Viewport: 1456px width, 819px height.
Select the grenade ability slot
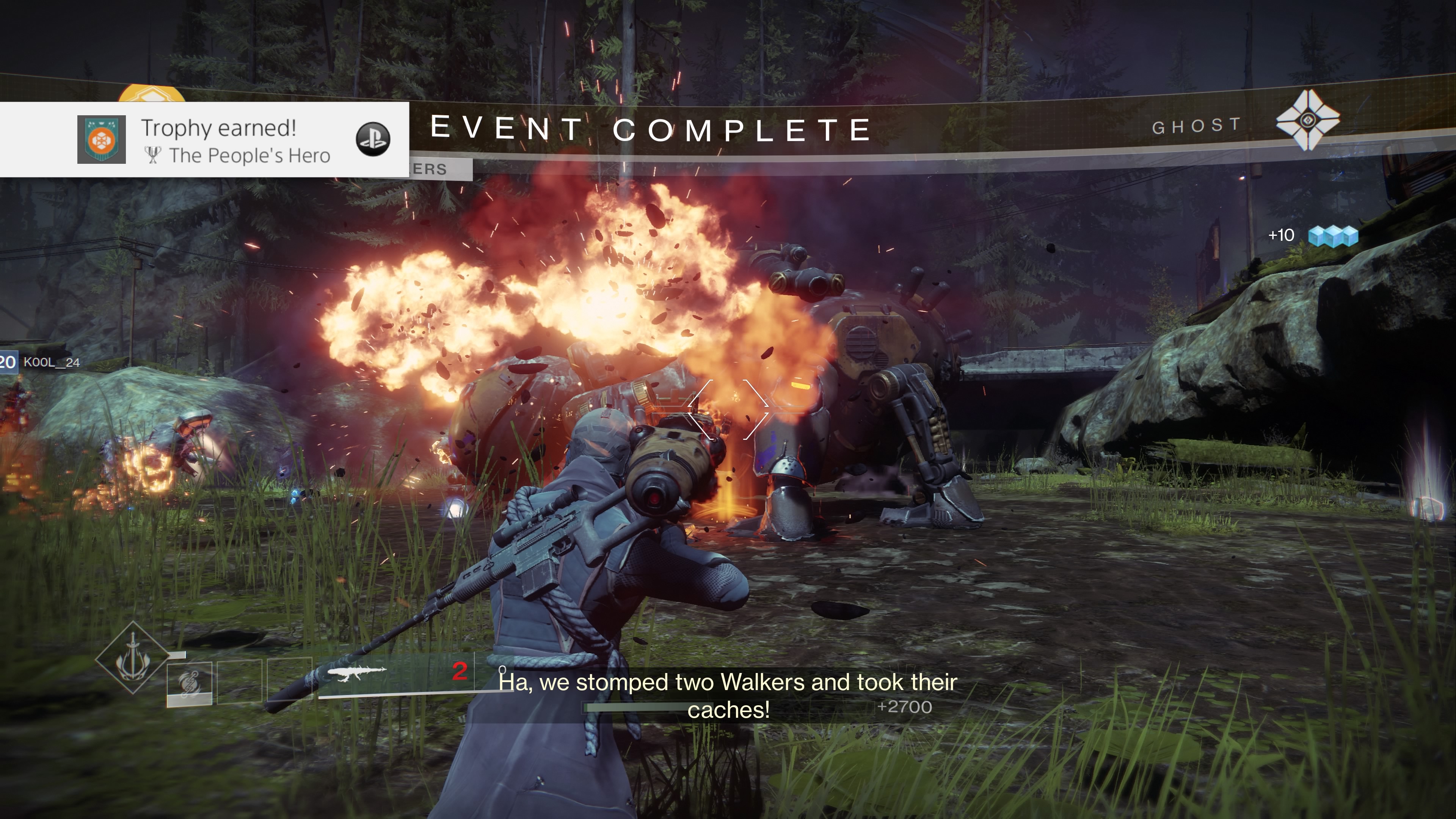tap(189, 683)
